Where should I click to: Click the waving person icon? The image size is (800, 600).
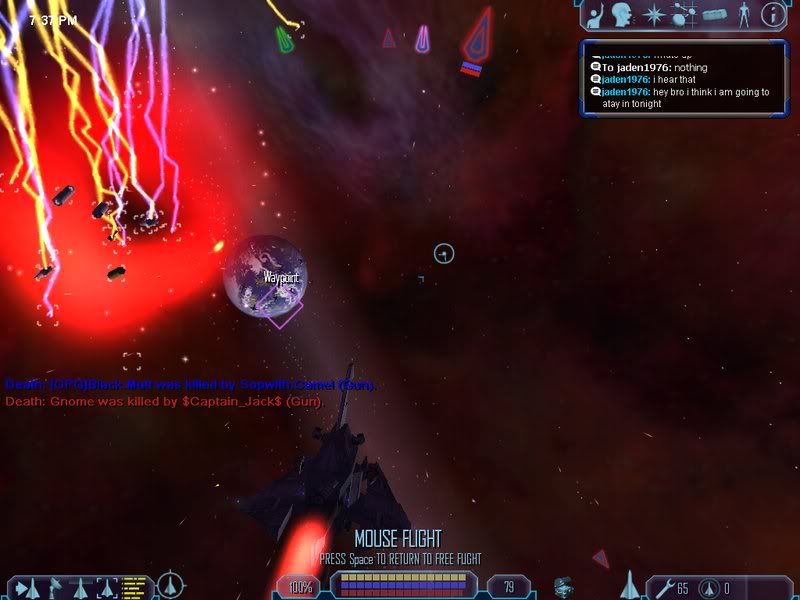pos(594,15)
